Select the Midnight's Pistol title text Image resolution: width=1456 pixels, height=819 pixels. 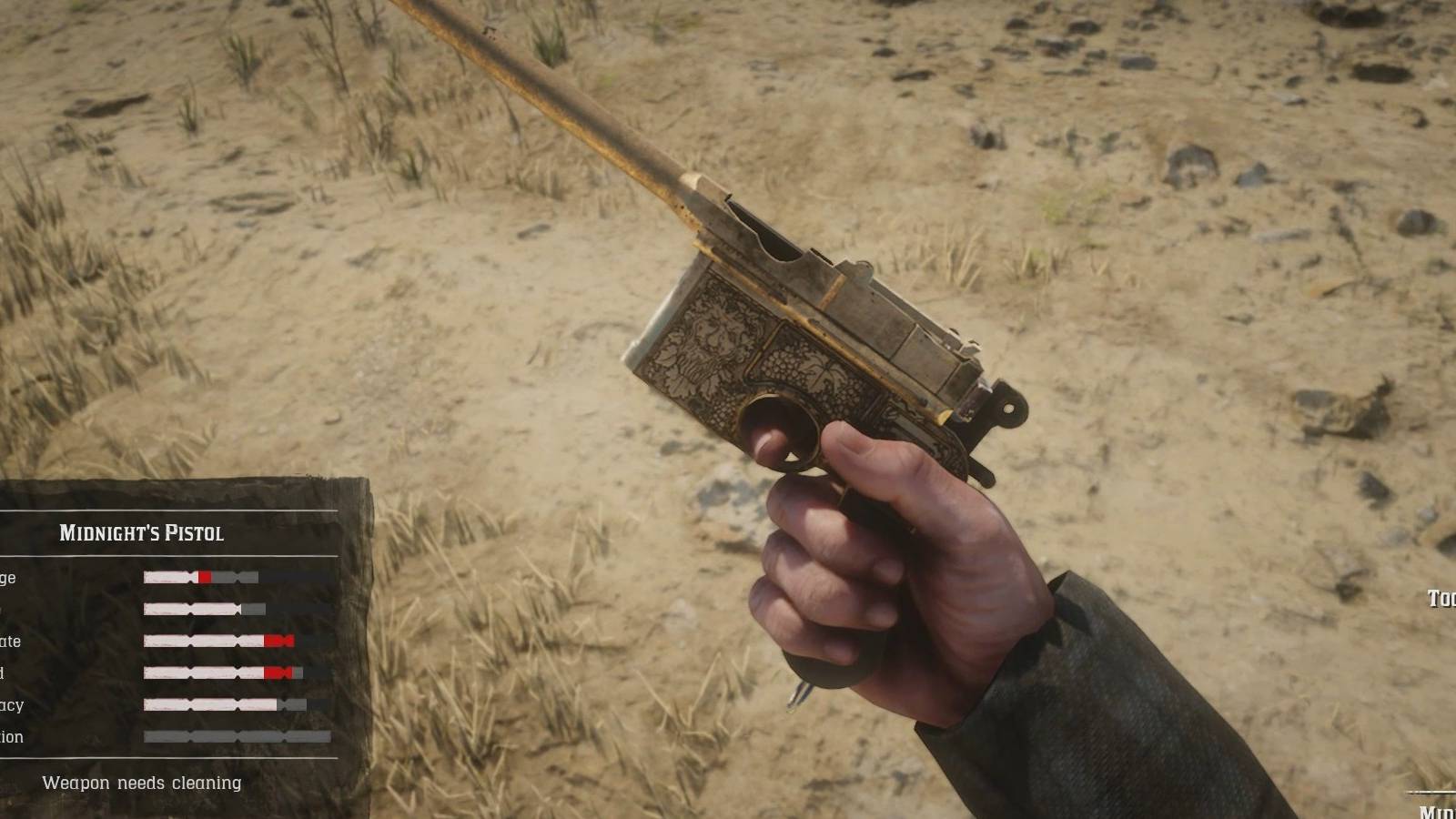[x=142, y=533]
